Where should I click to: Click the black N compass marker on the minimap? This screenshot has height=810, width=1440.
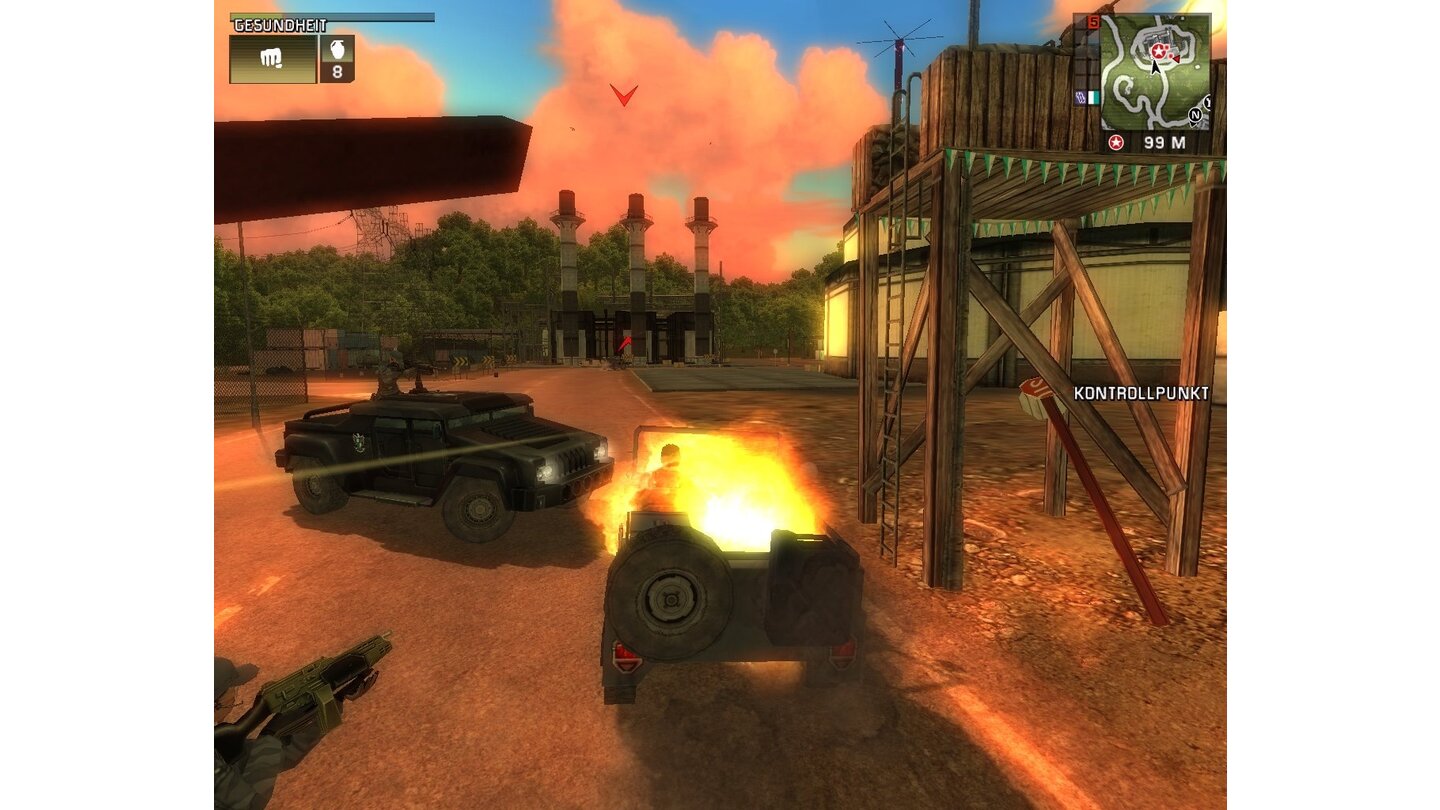pos(1195,114)
